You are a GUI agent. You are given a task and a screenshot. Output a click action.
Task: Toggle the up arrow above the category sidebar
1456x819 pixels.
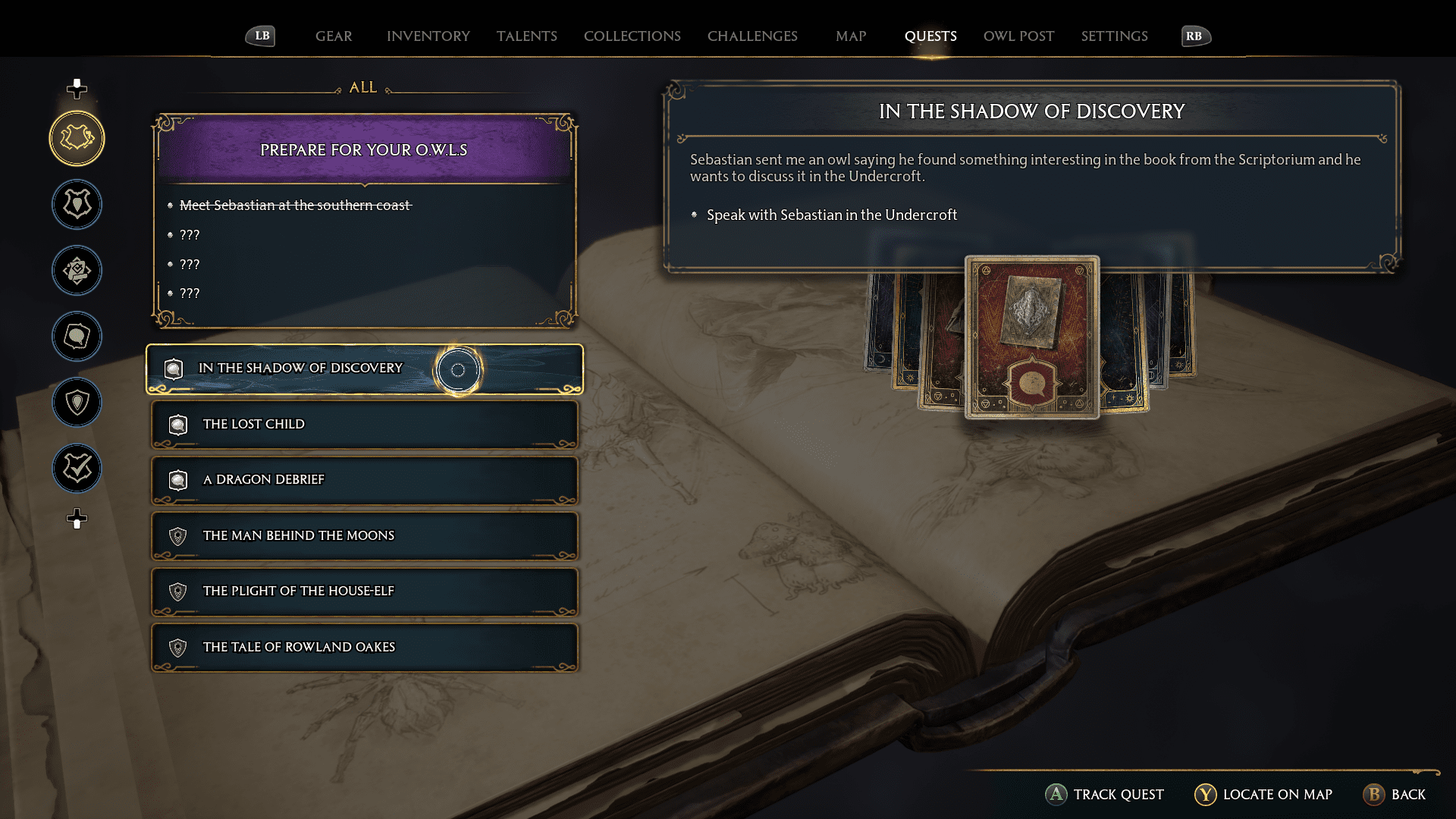point(76,87)
